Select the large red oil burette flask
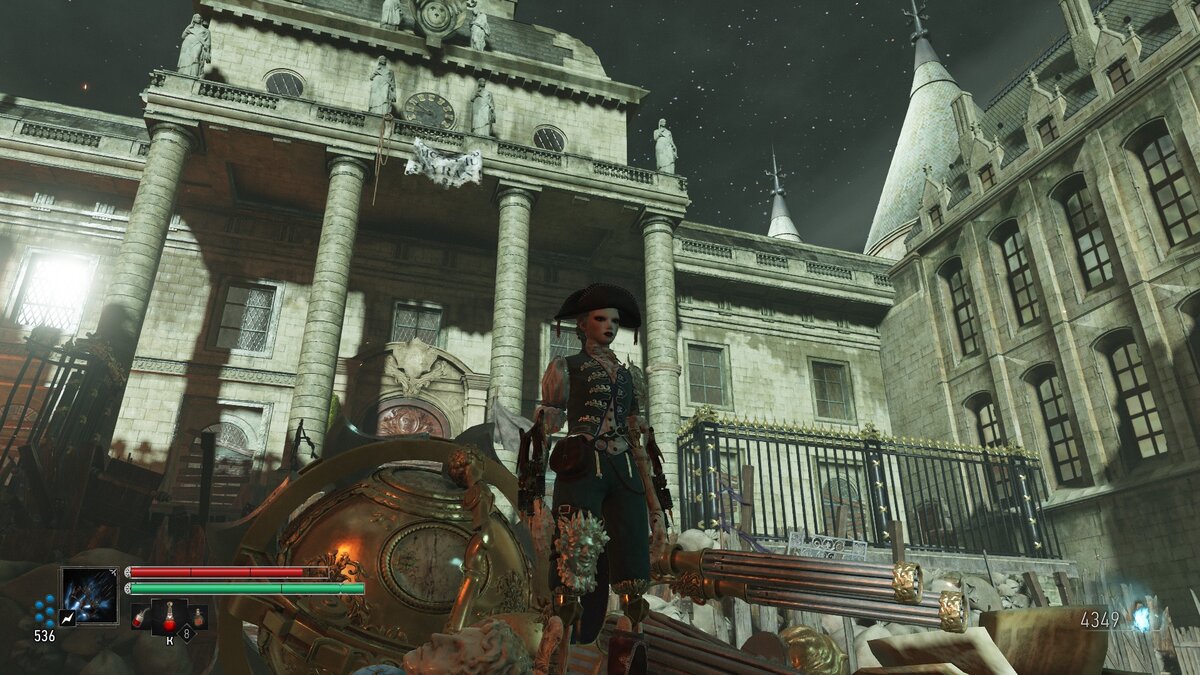 [170, 617]
